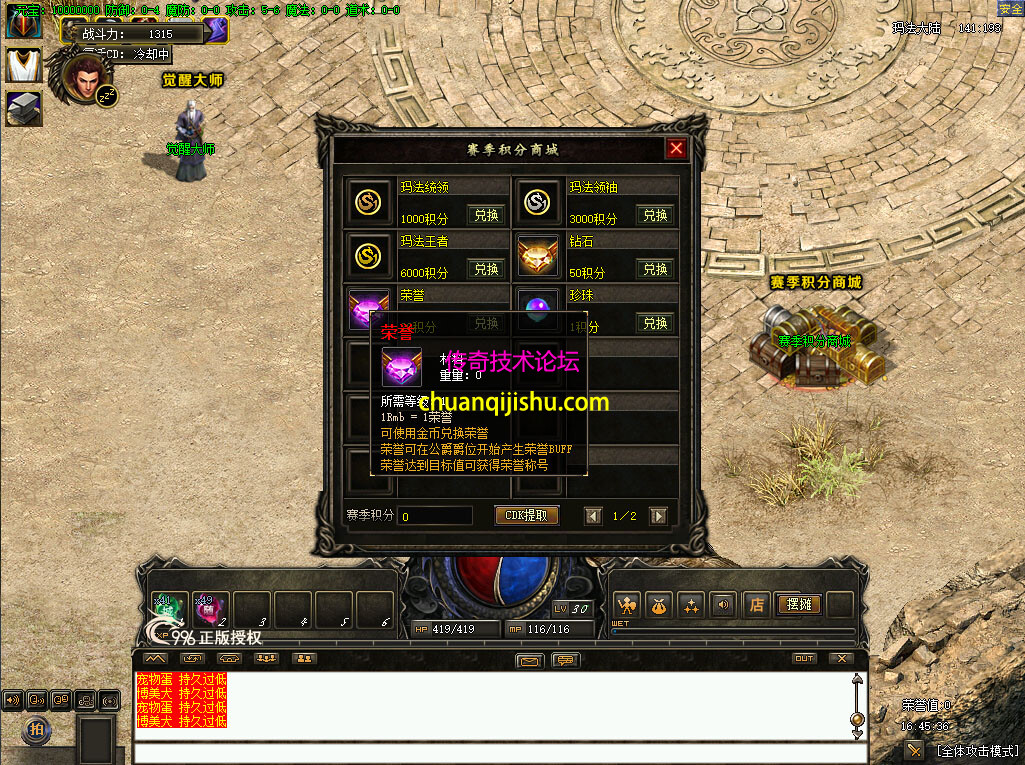This screenshot has width=1025, height=765.
Task: Click the player portrait avatar
Action: 88,78
